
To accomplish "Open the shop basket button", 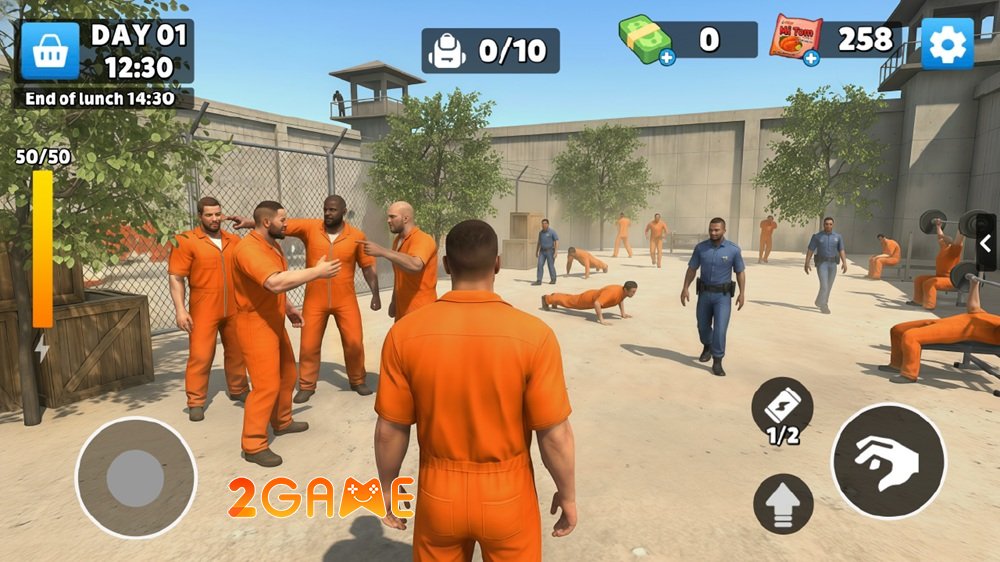I will [x=50, y=51].
